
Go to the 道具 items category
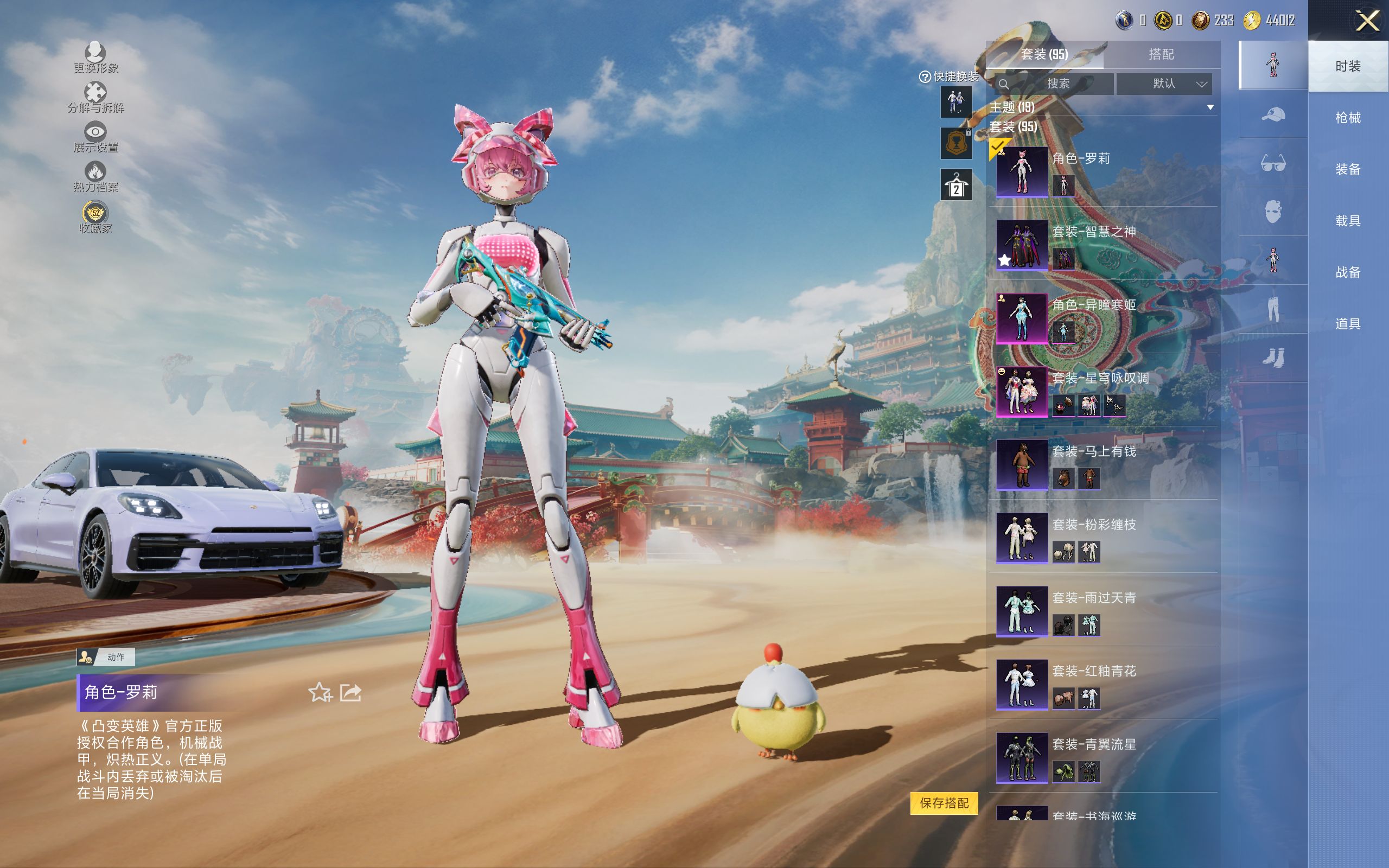1348,324
